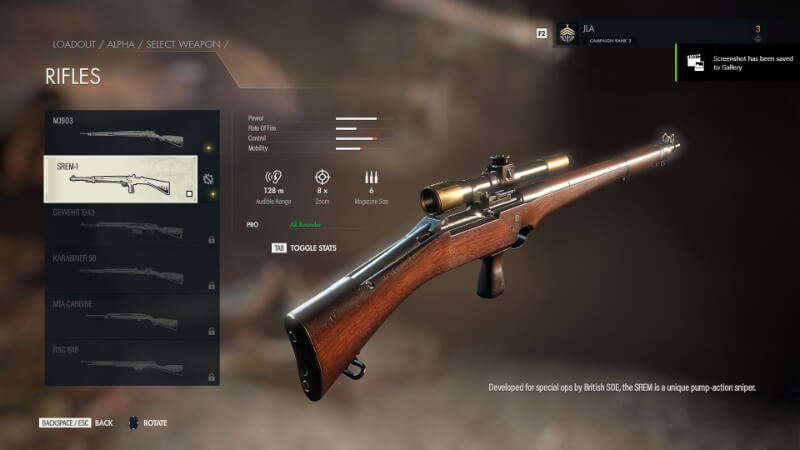
Task: Choose the highlighted SREM-1 rifle entry
Action: [x=120, y=179]
